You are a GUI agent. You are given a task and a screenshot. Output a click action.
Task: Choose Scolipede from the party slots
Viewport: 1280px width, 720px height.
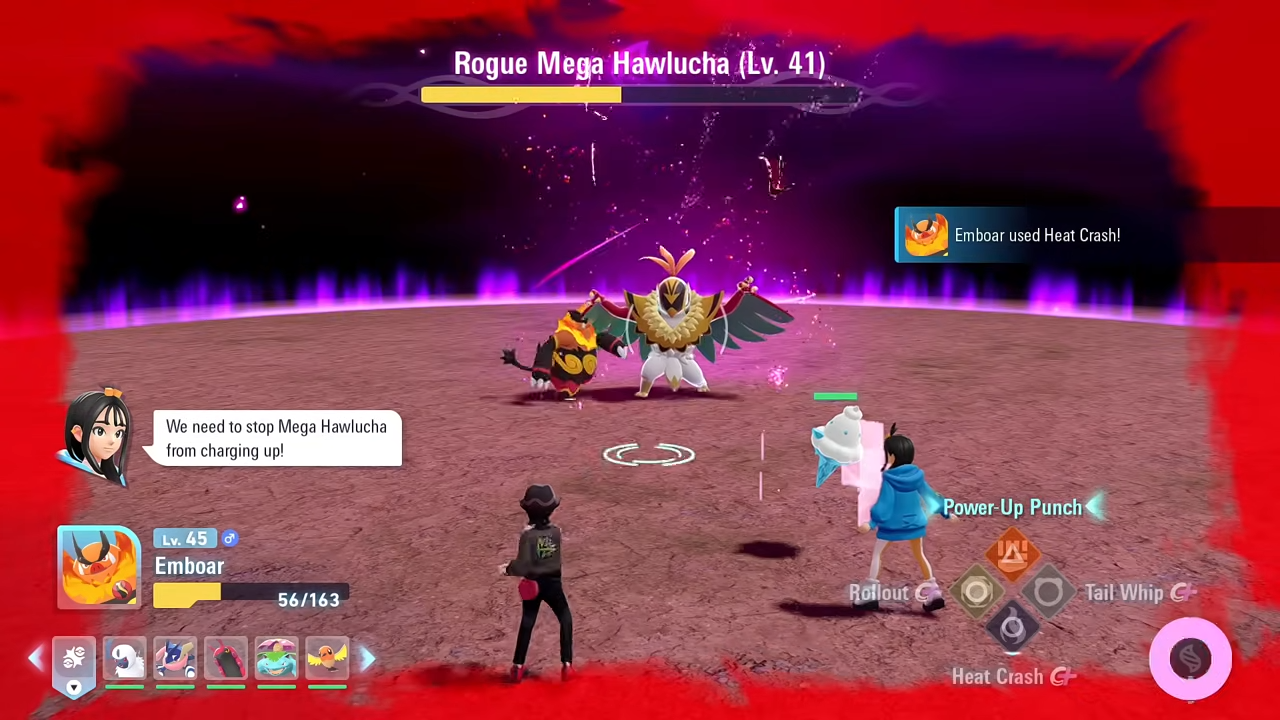coord(226,658)
